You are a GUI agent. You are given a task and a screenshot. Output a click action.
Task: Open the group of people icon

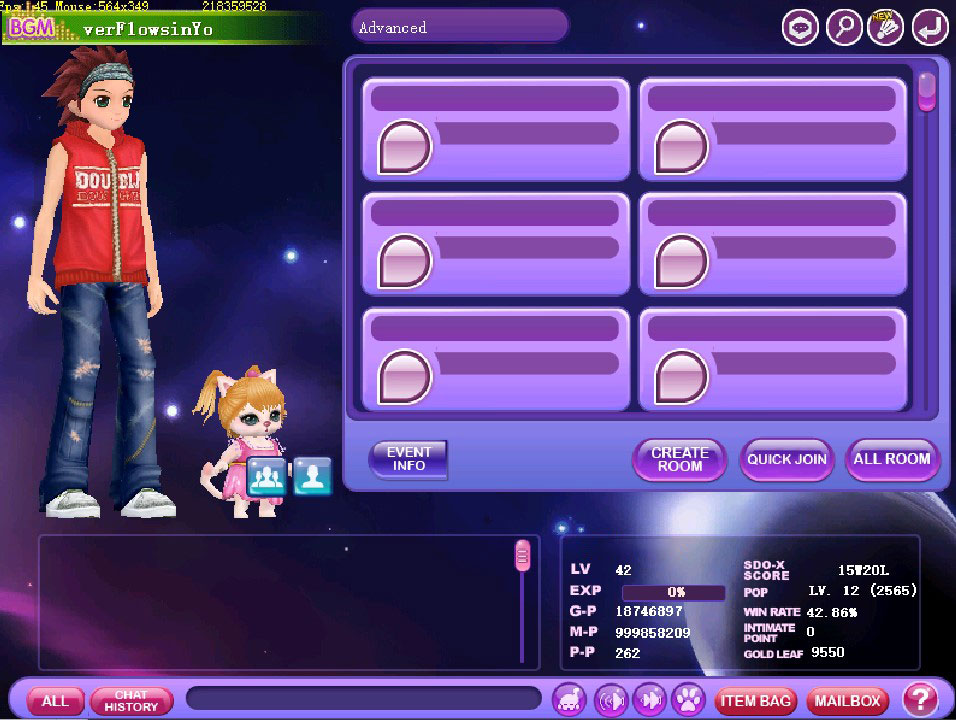pyautogui.click(x=267, y=477)
